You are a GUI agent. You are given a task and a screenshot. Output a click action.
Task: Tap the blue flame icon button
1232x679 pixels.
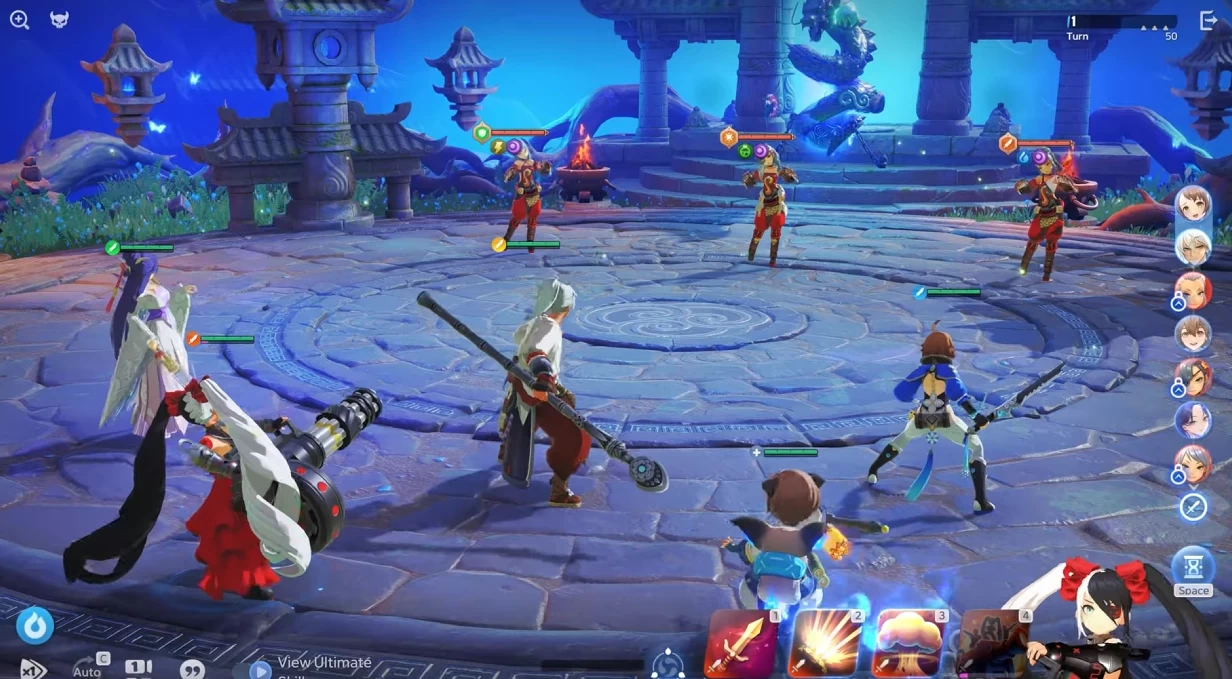[x=35, y=625]
